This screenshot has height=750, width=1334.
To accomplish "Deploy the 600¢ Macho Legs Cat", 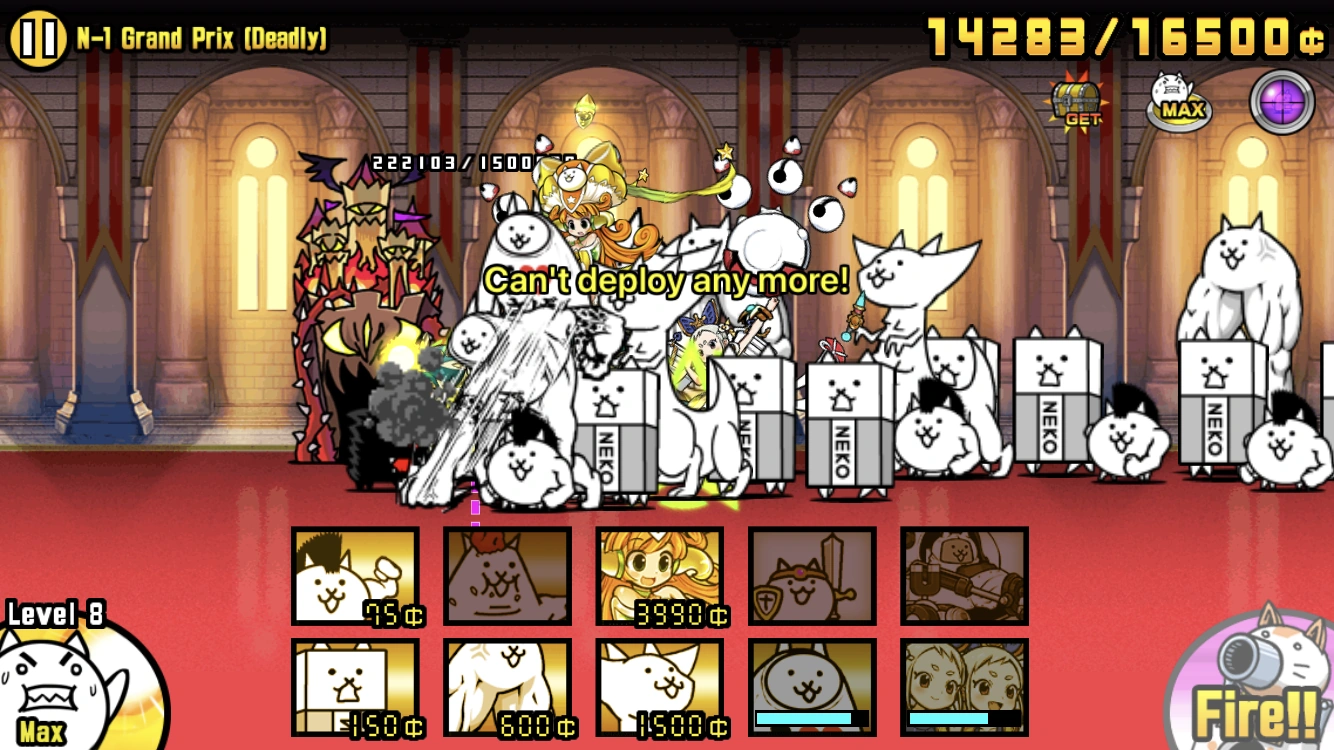I will (507, 689).
